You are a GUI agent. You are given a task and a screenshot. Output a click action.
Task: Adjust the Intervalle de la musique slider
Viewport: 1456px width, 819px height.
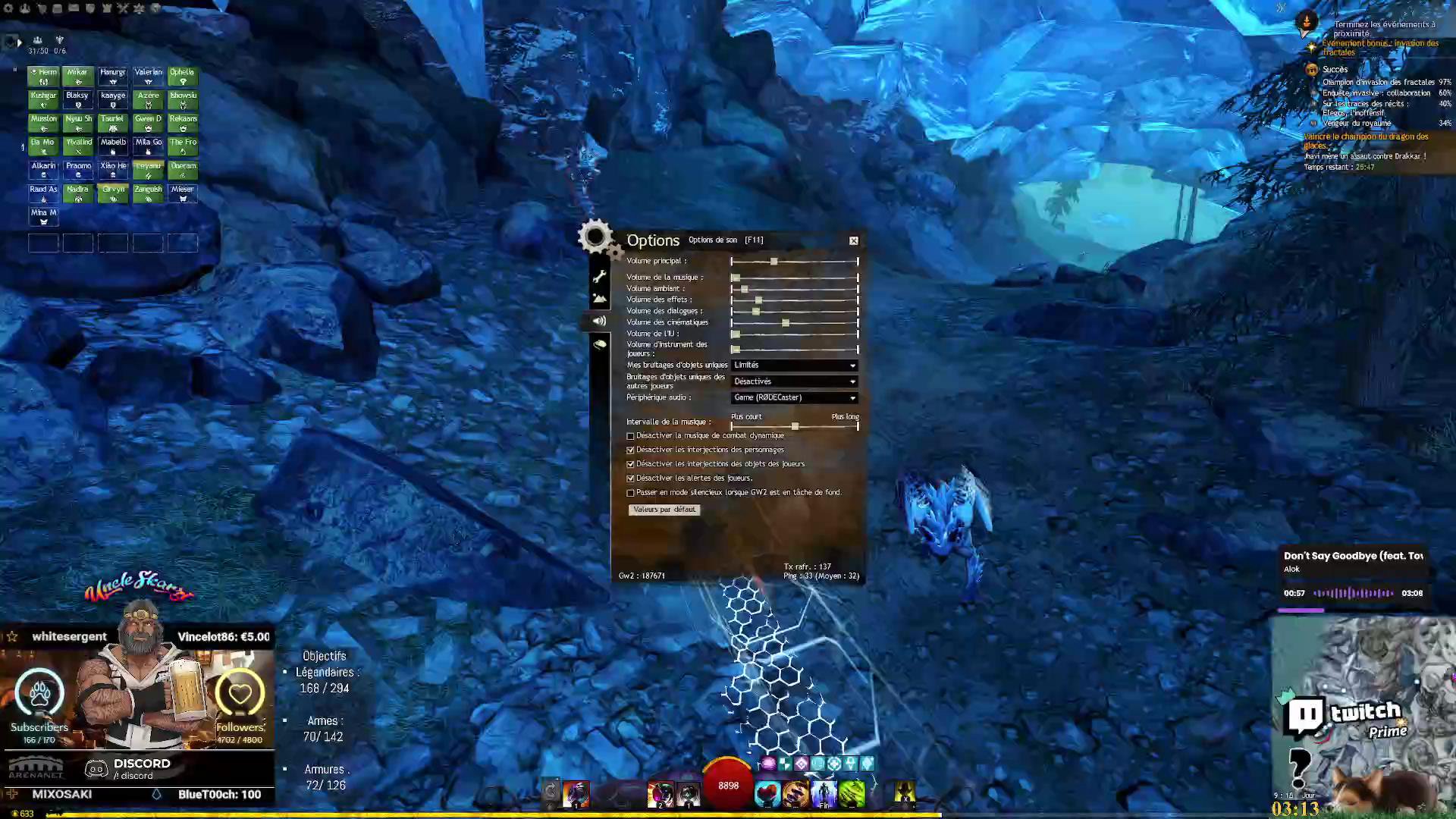tap(795, 426)
